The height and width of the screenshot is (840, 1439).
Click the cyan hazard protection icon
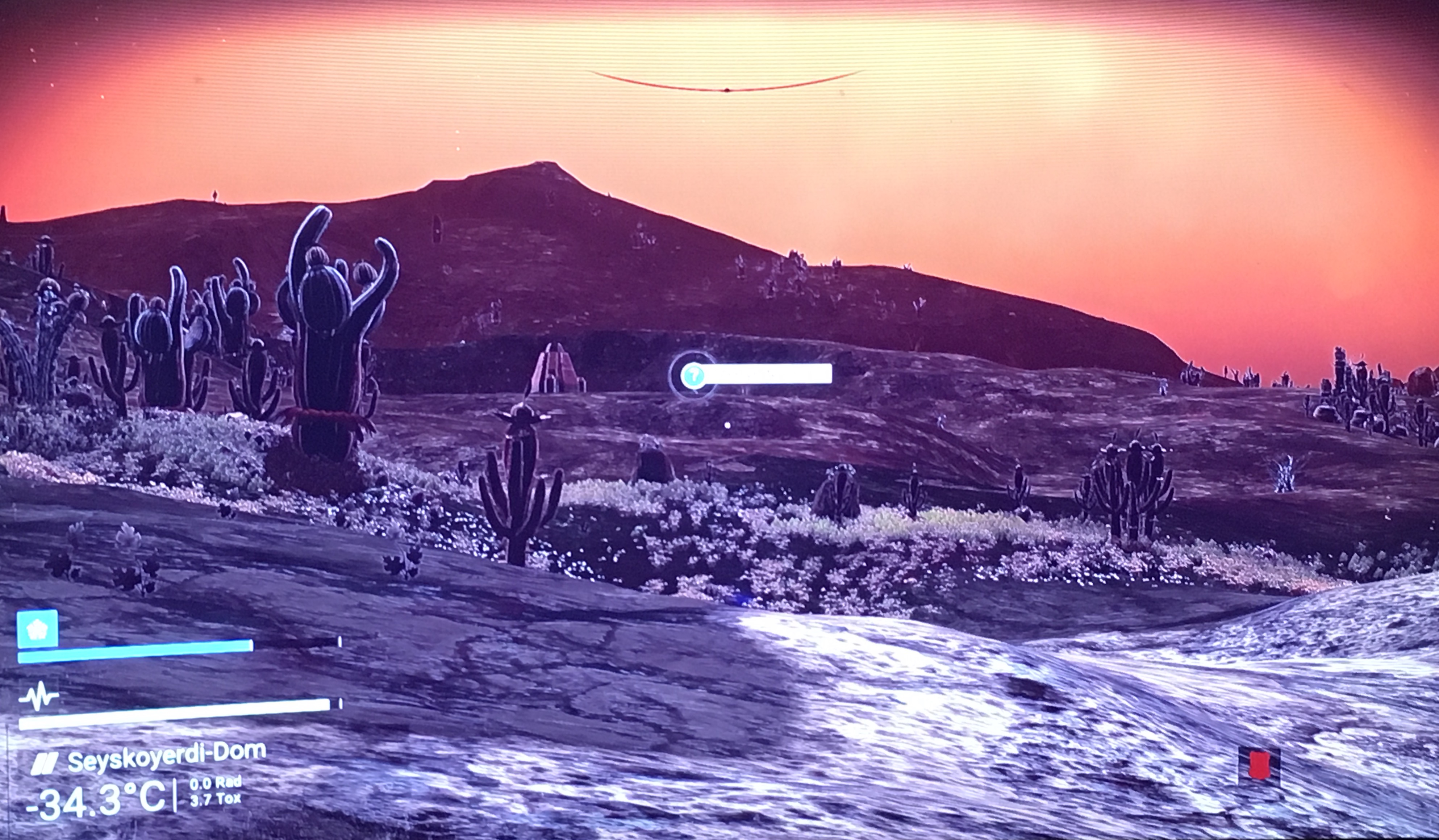(38, 629)
